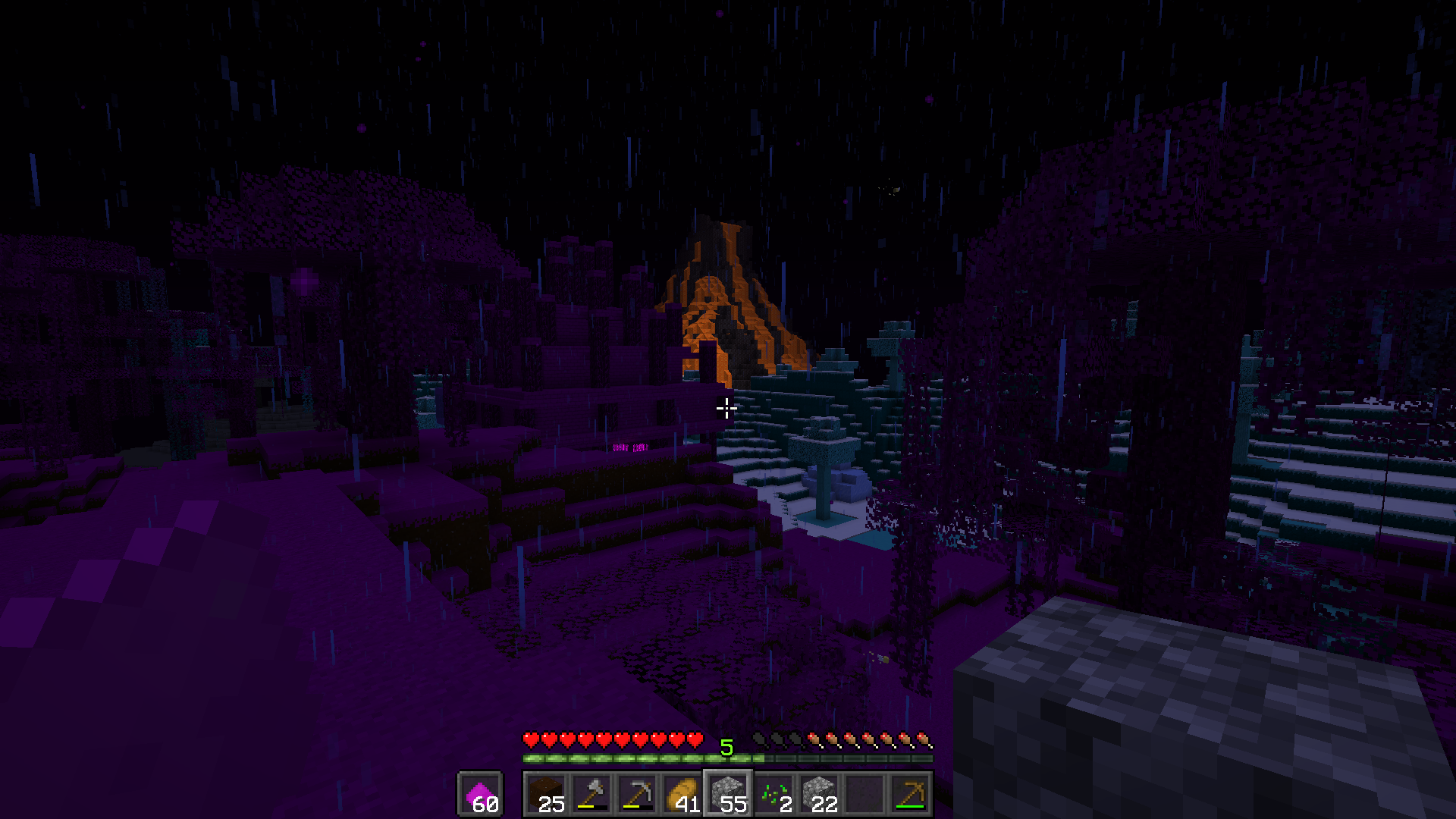Select the wooden pickaxe hotbar slot
This screenshot has width=1456, height=819.
910,794
